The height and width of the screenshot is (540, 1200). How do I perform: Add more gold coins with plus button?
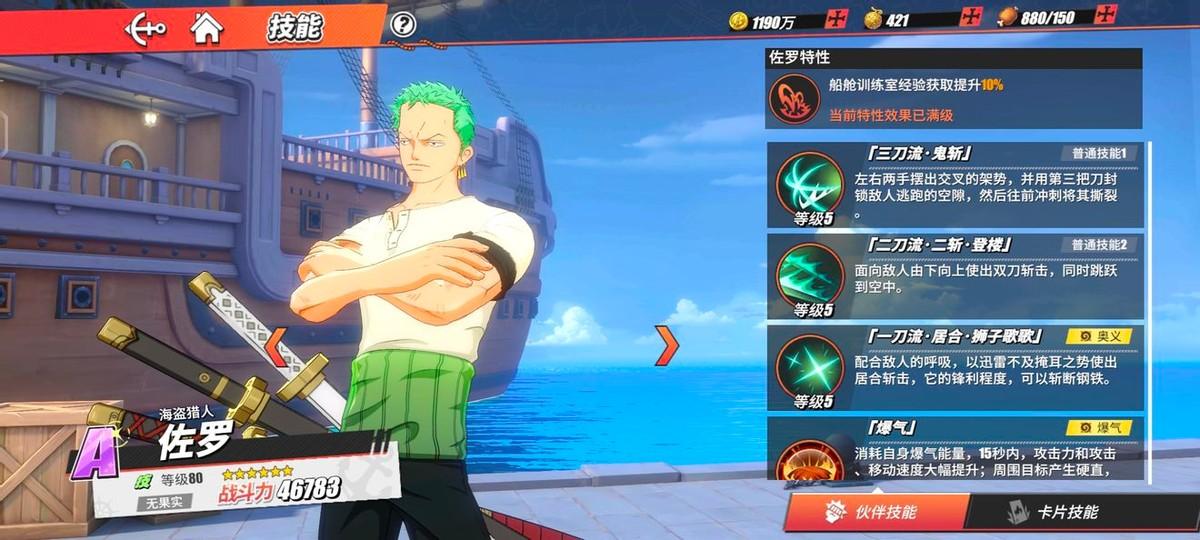837,18
